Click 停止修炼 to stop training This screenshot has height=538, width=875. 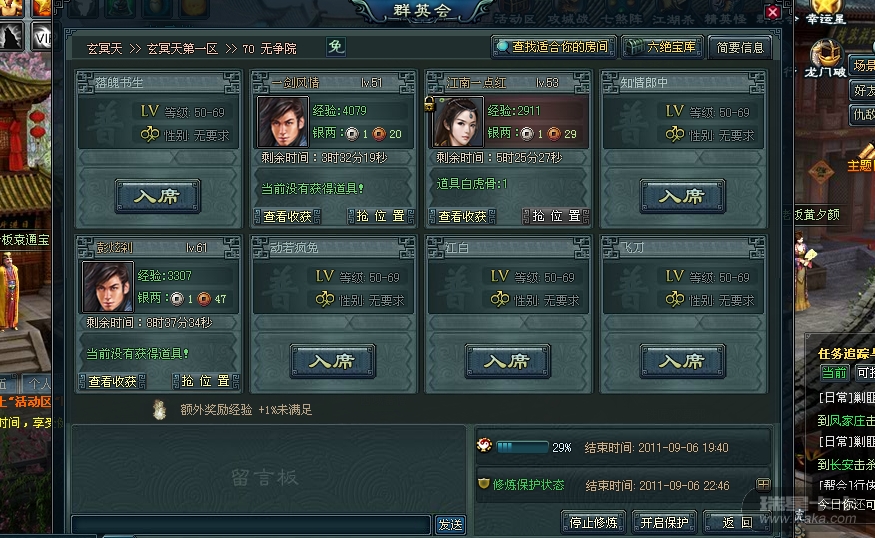click(595, 522)
